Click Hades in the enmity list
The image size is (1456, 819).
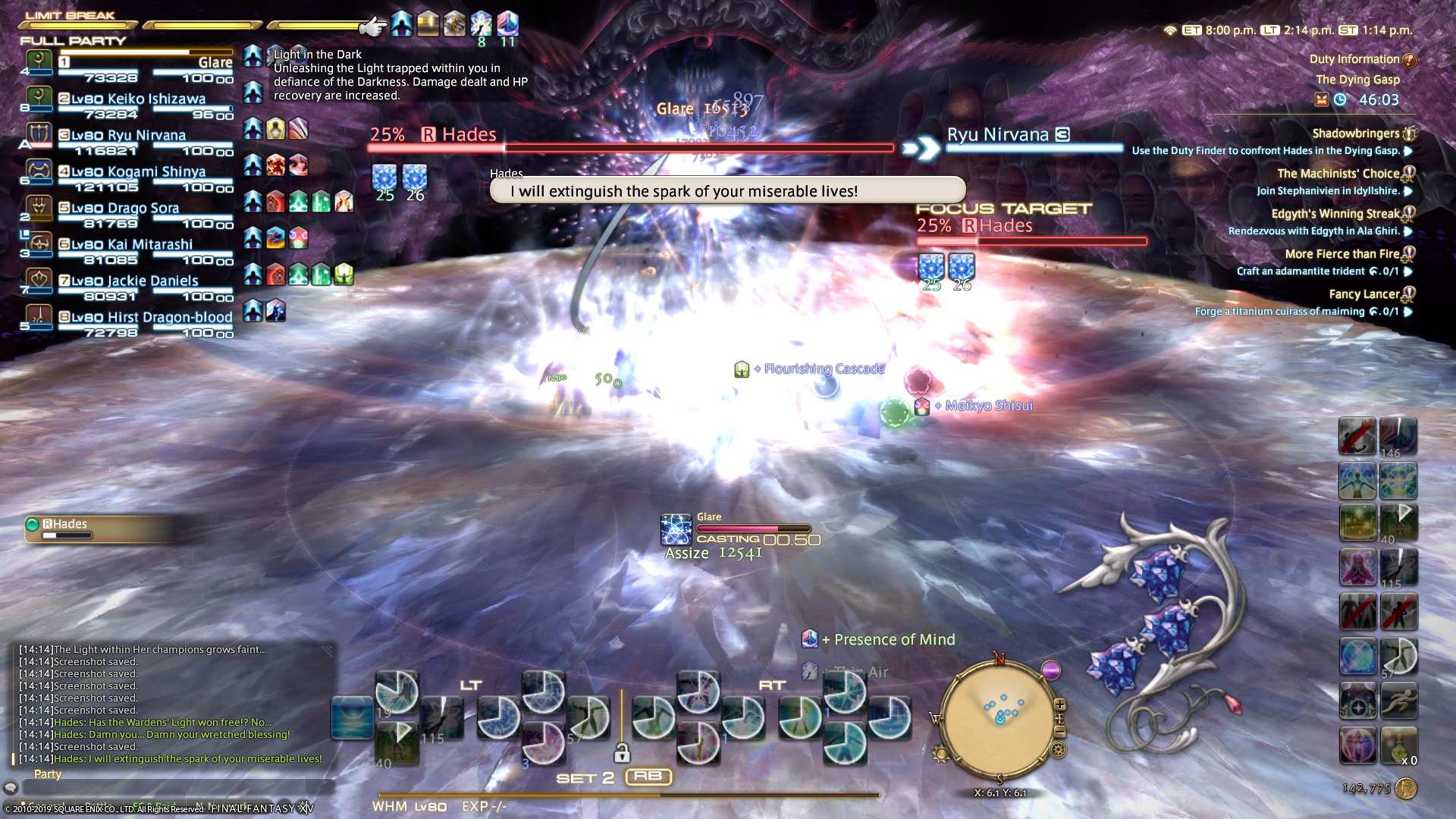70,525
